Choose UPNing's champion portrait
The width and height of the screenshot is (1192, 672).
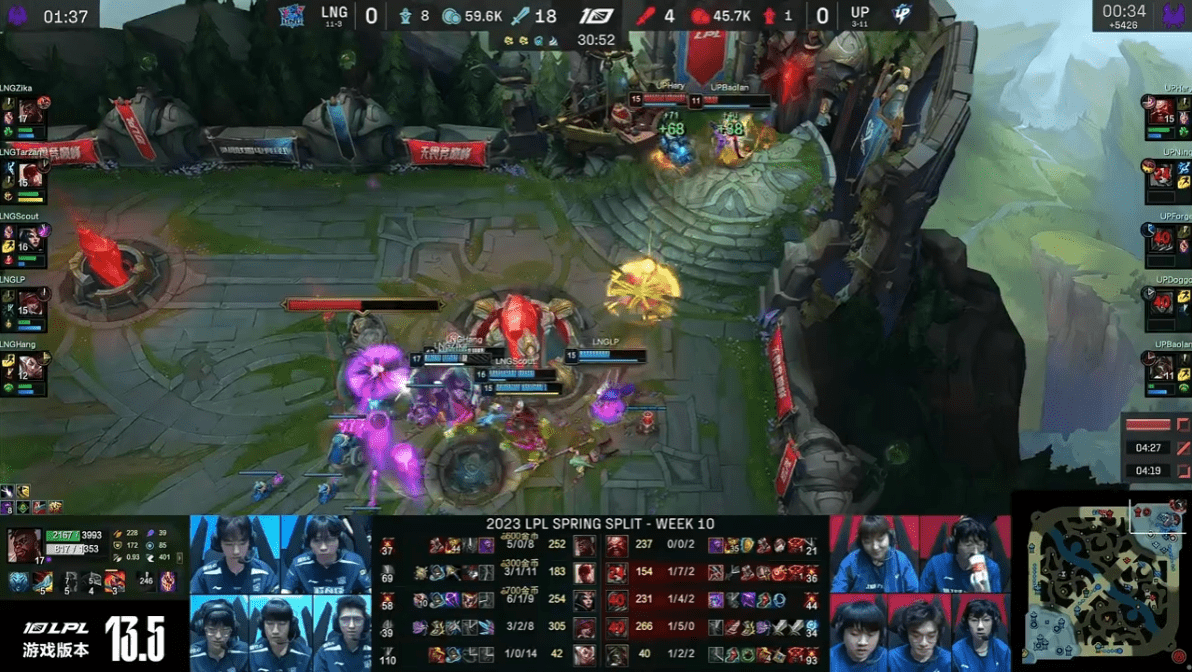1161,175
